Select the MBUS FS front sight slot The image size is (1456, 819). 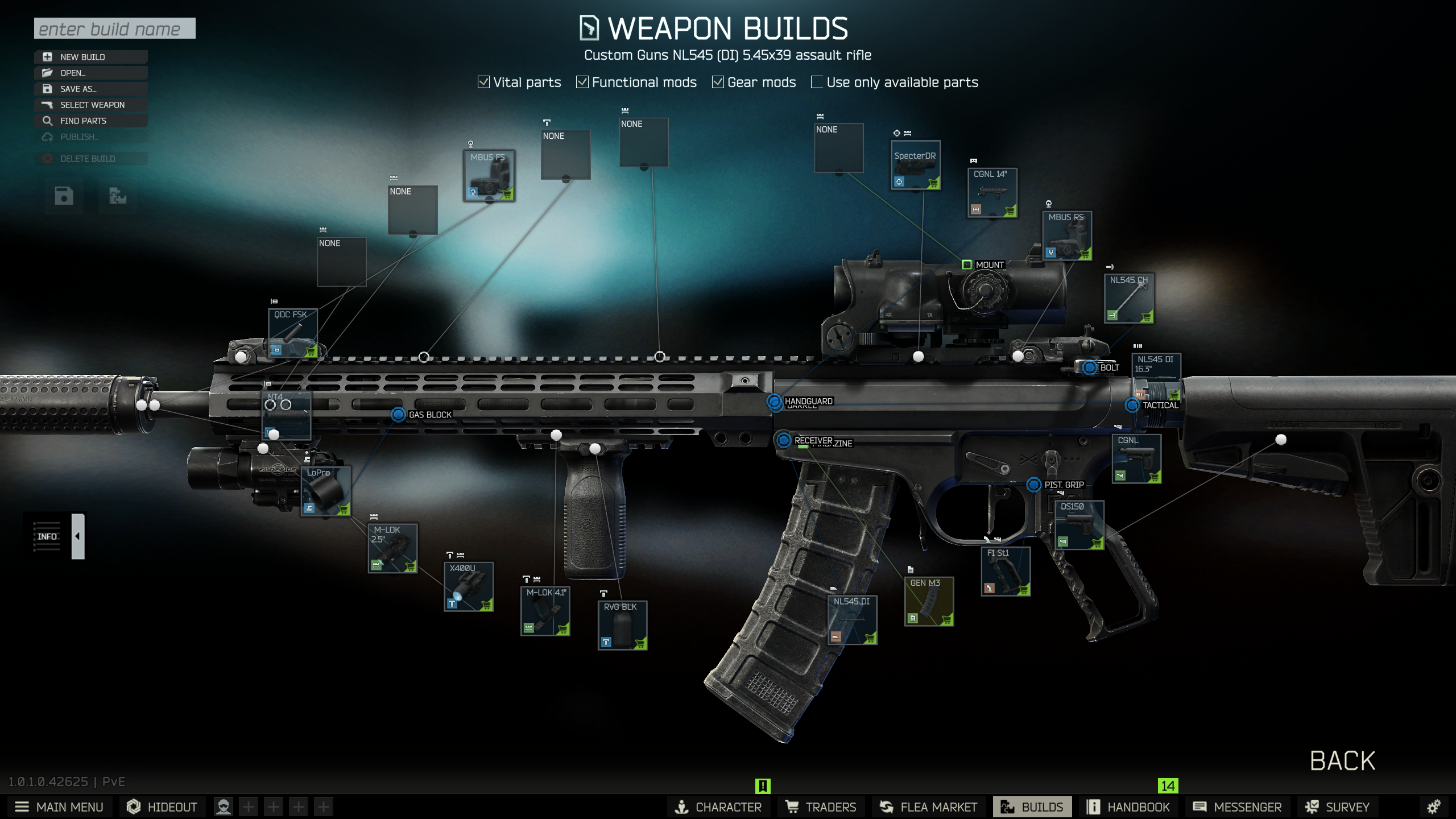click(489, 175)
